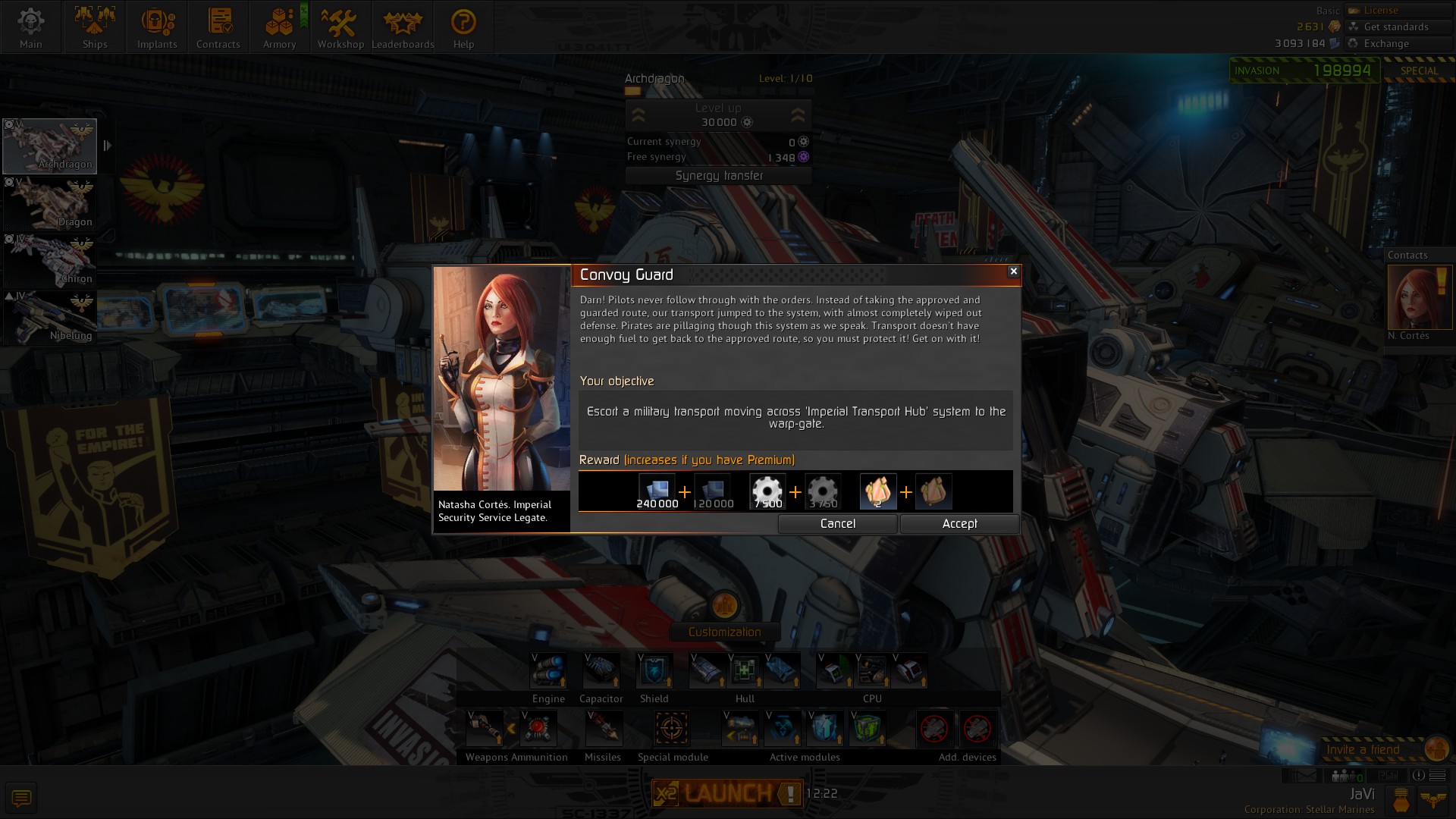Accept the Convoy Guard mission
Viewport: 1456px width, 819px height.
coord(959,524)
